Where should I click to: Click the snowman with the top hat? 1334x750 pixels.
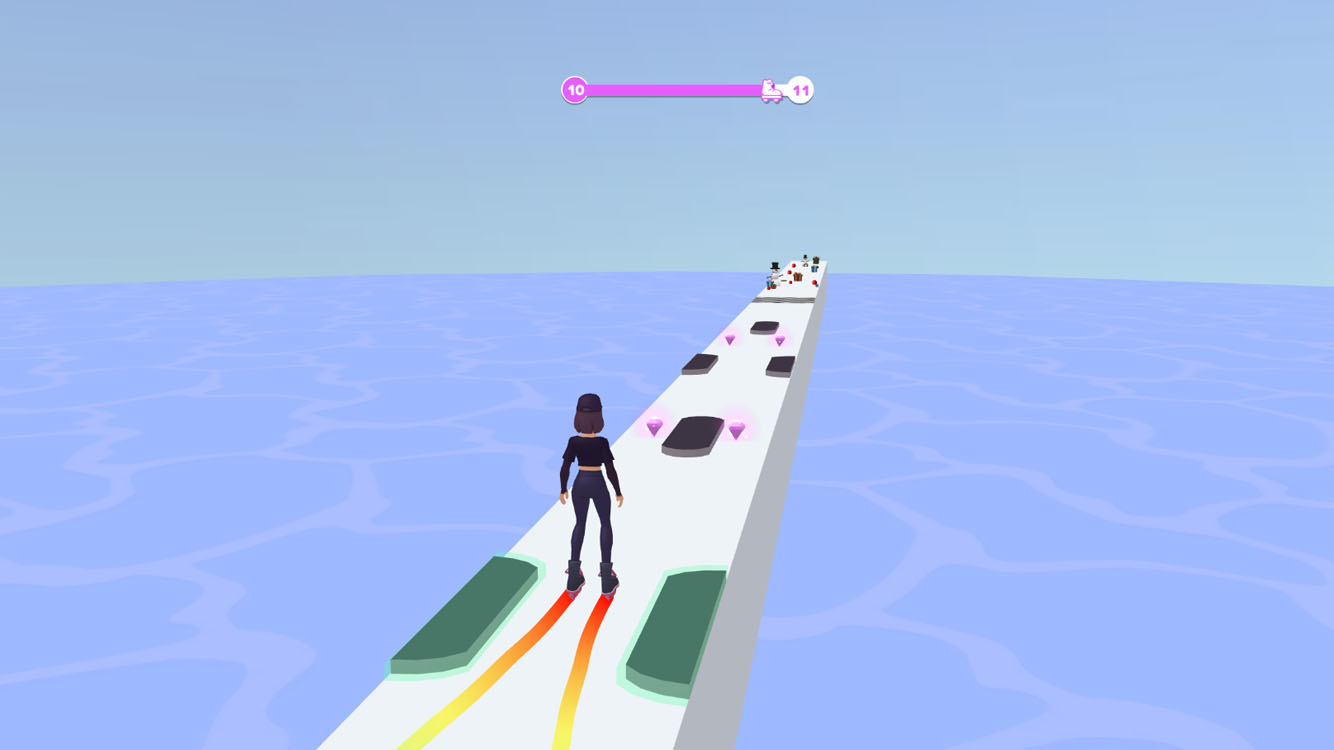[x=775, y=268]
